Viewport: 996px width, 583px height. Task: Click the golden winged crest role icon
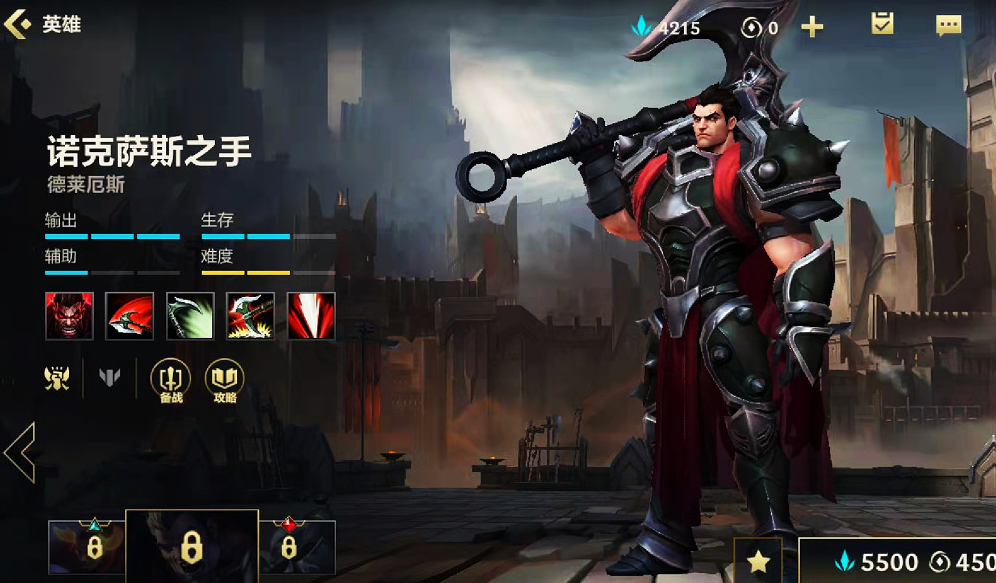pyautogui.click(x=57, y=377)
